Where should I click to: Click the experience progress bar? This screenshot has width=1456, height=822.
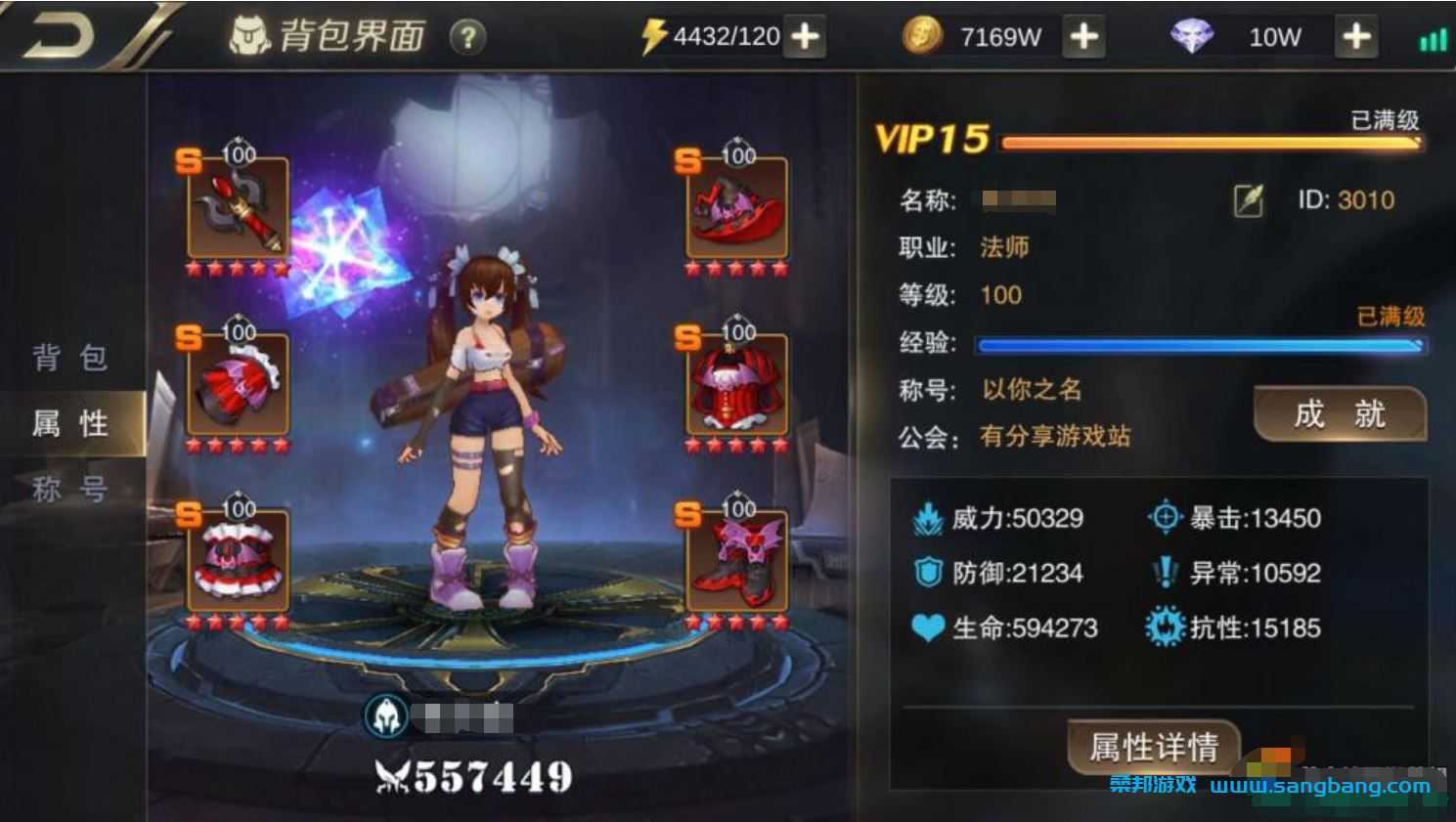pyautogui.click(x=1198, y=344)
